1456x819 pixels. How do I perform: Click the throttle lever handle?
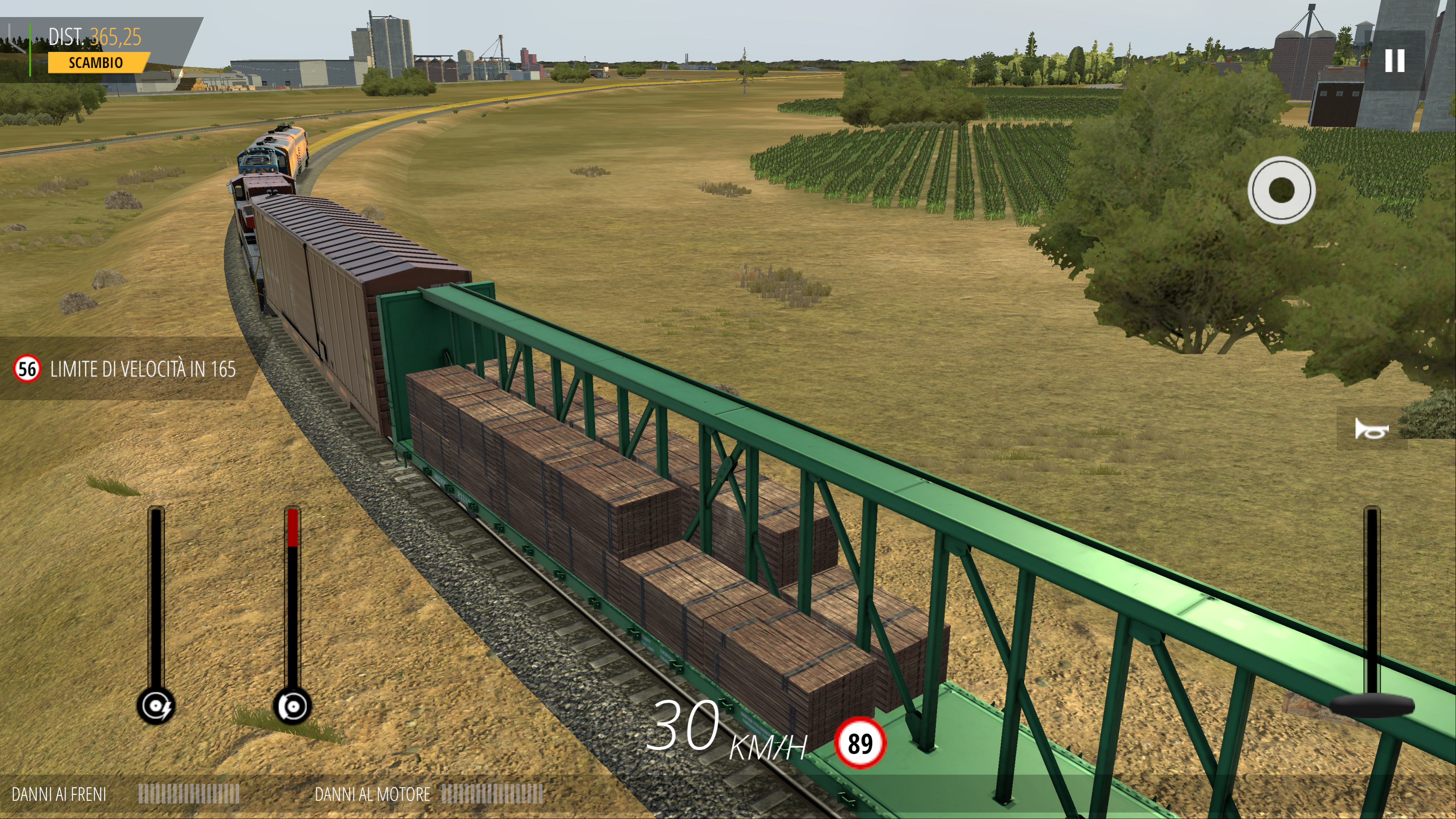(1371, 706)
